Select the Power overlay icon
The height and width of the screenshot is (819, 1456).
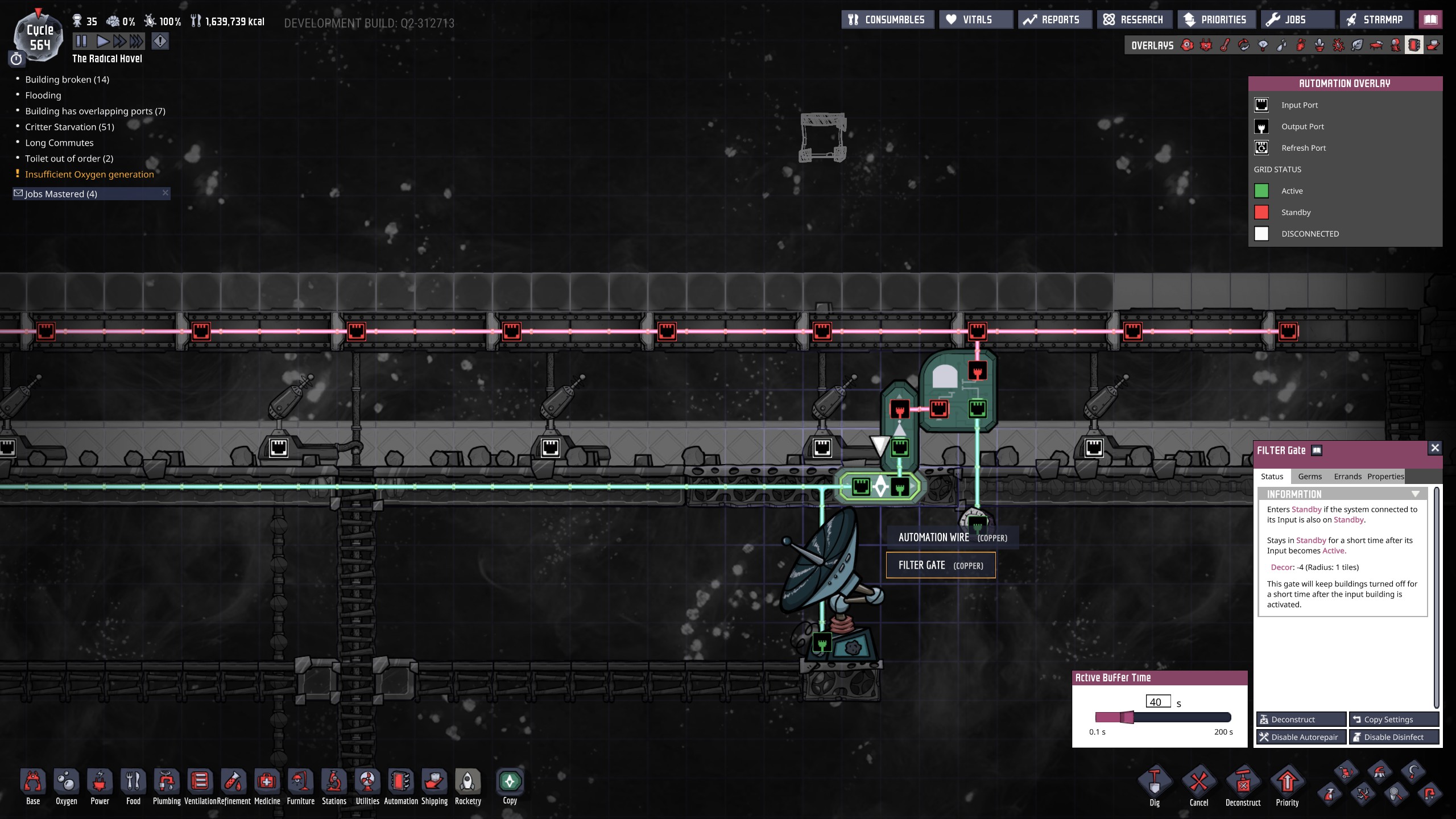1206,45
